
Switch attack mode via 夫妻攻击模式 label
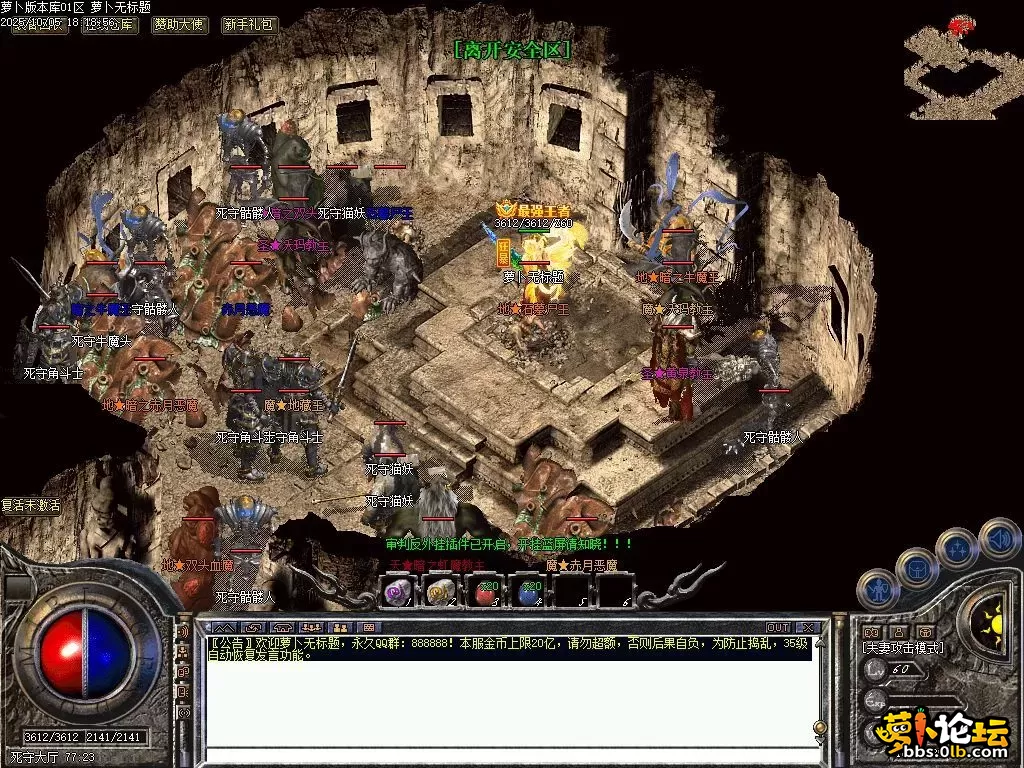click(903, 648)
